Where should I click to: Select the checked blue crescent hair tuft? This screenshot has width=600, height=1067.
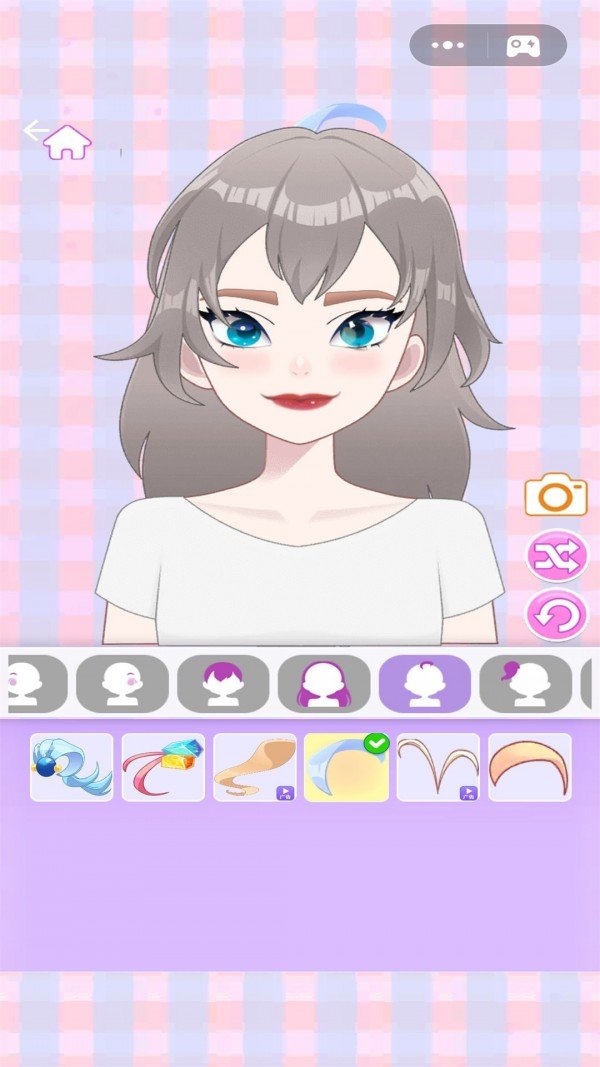point(346,768)
